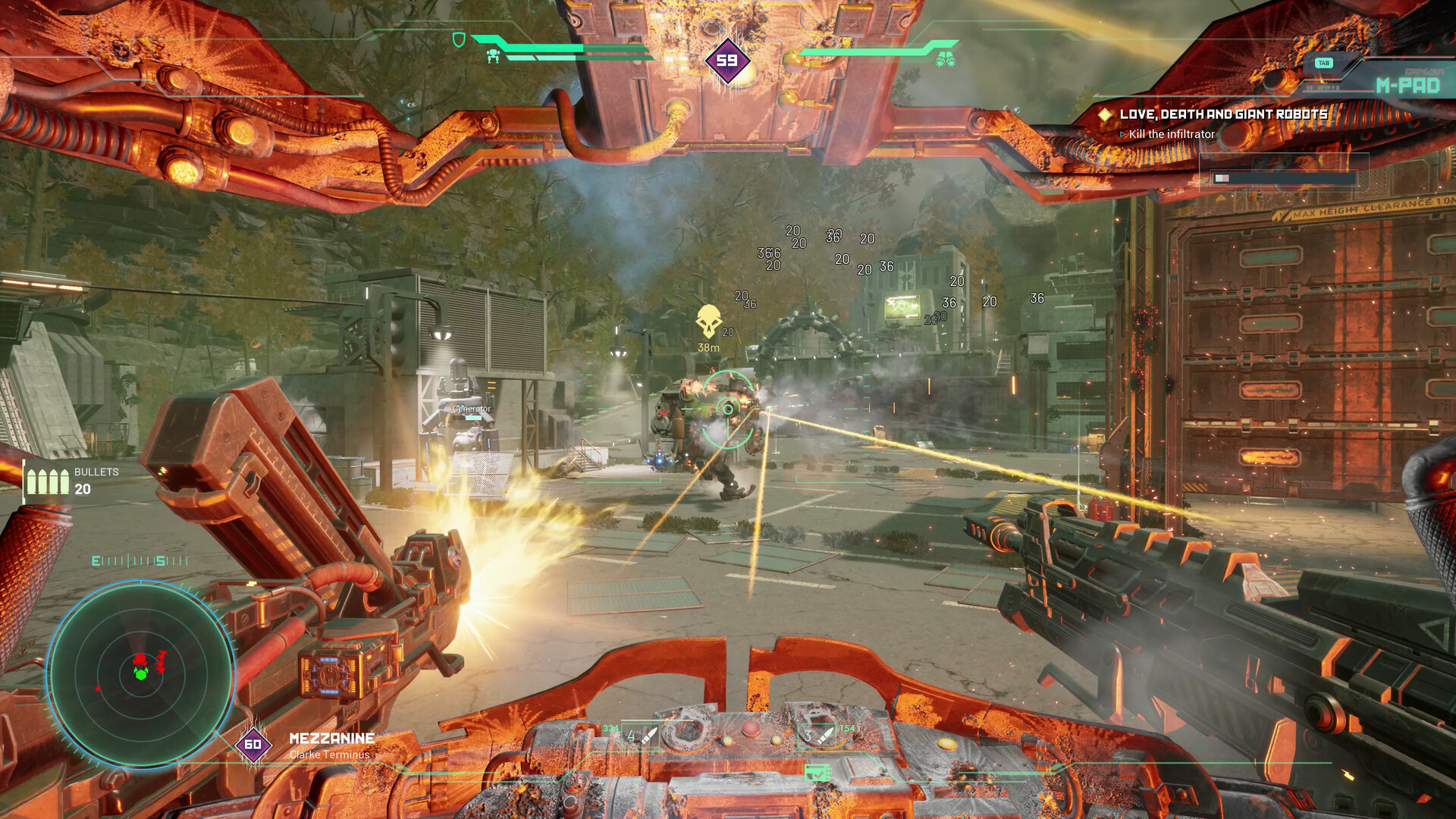Viewport: 1456px width, 819px height.
Task: Click the Clarke Terminus subtitle text
Action: pyautogui.click(x=331, y=754)
